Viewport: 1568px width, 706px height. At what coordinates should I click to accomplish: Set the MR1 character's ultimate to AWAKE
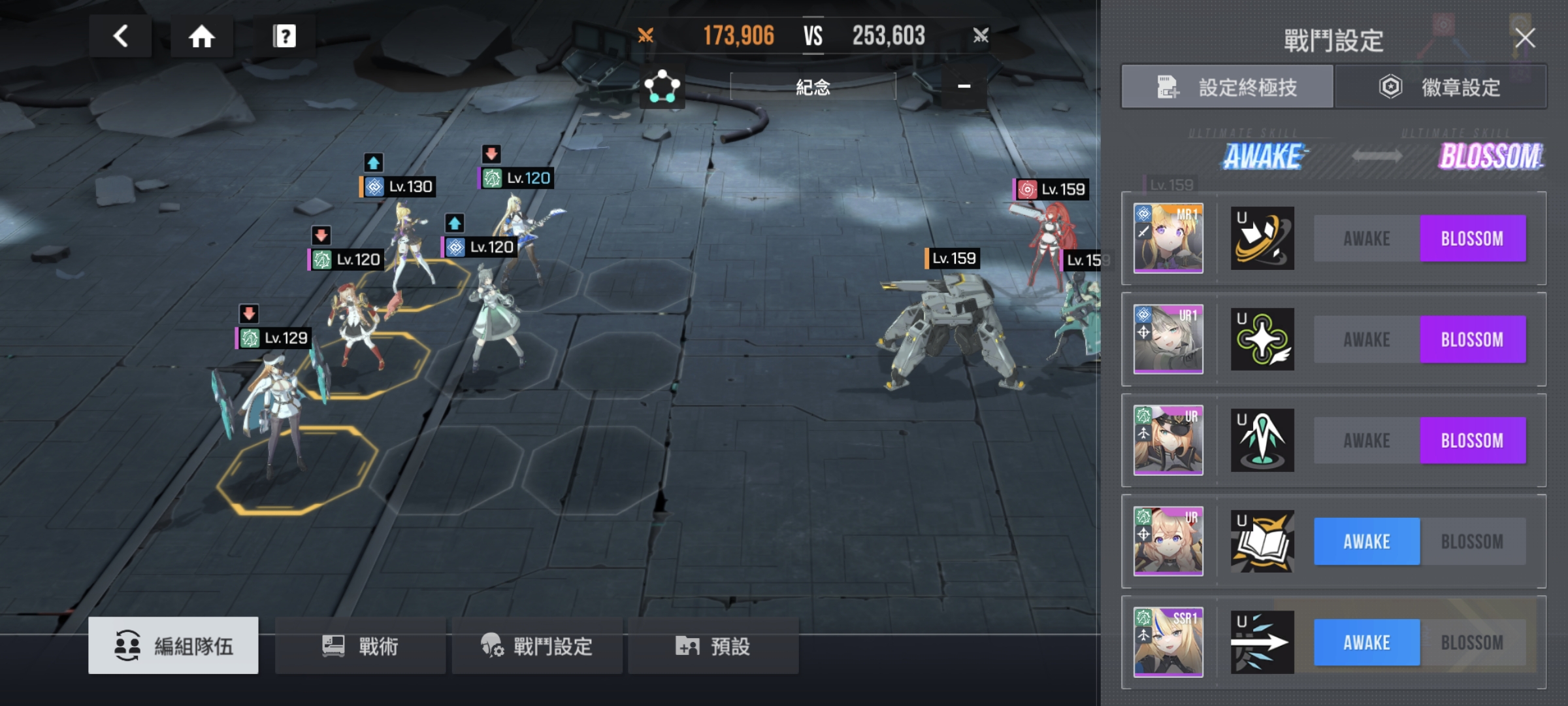coord(1367,239)
